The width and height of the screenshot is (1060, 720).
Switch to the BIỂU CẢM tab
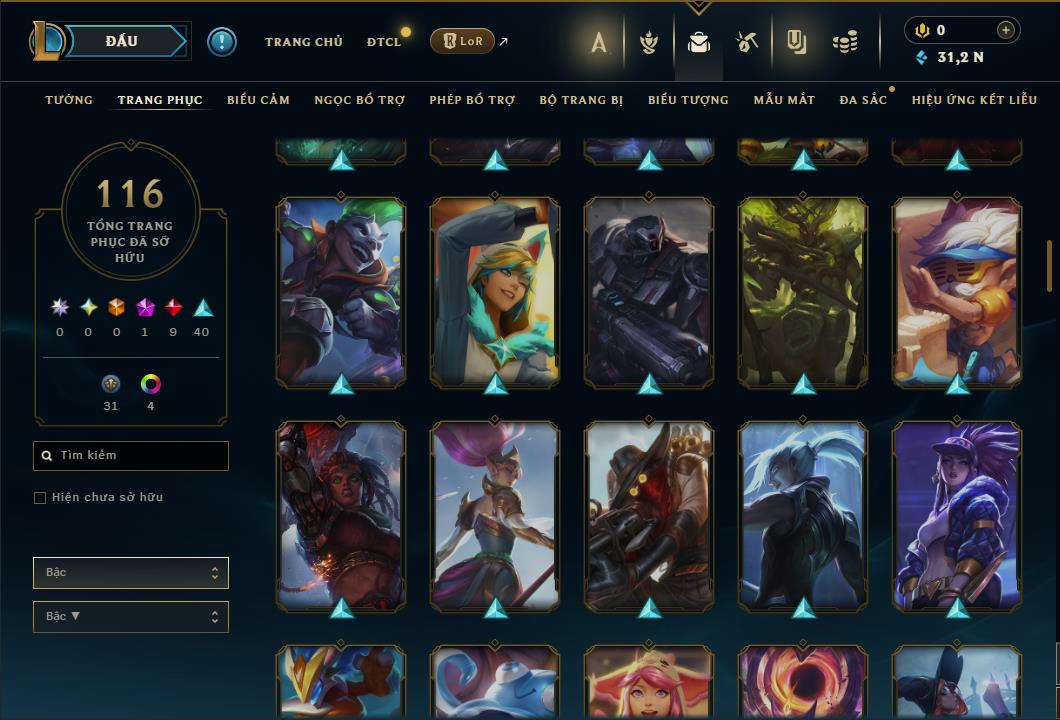coord(258,100)
